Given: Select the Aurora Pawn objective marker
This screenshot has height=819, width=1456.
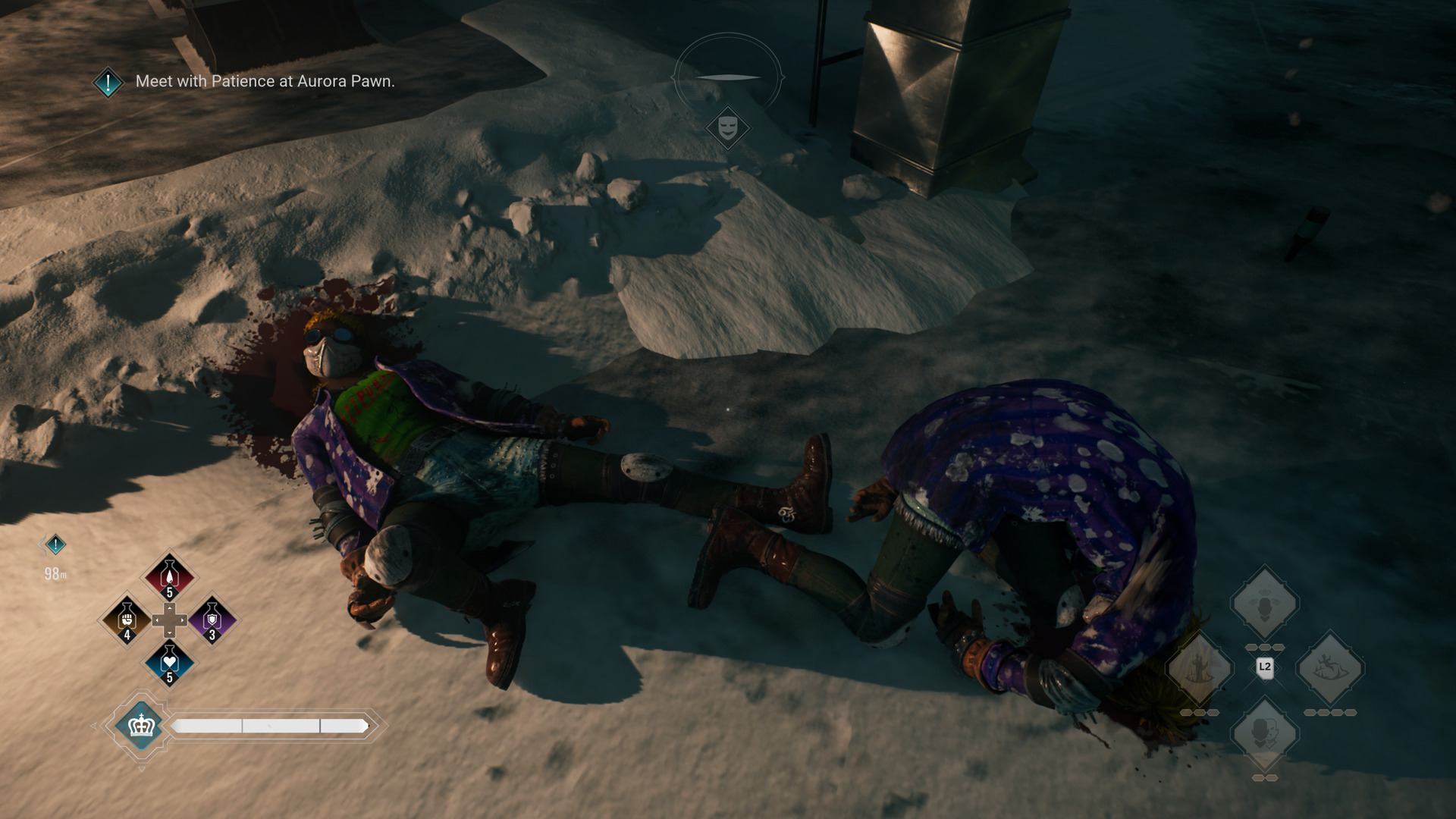Looking at the screenshot, I should click(x=108, y=82).
